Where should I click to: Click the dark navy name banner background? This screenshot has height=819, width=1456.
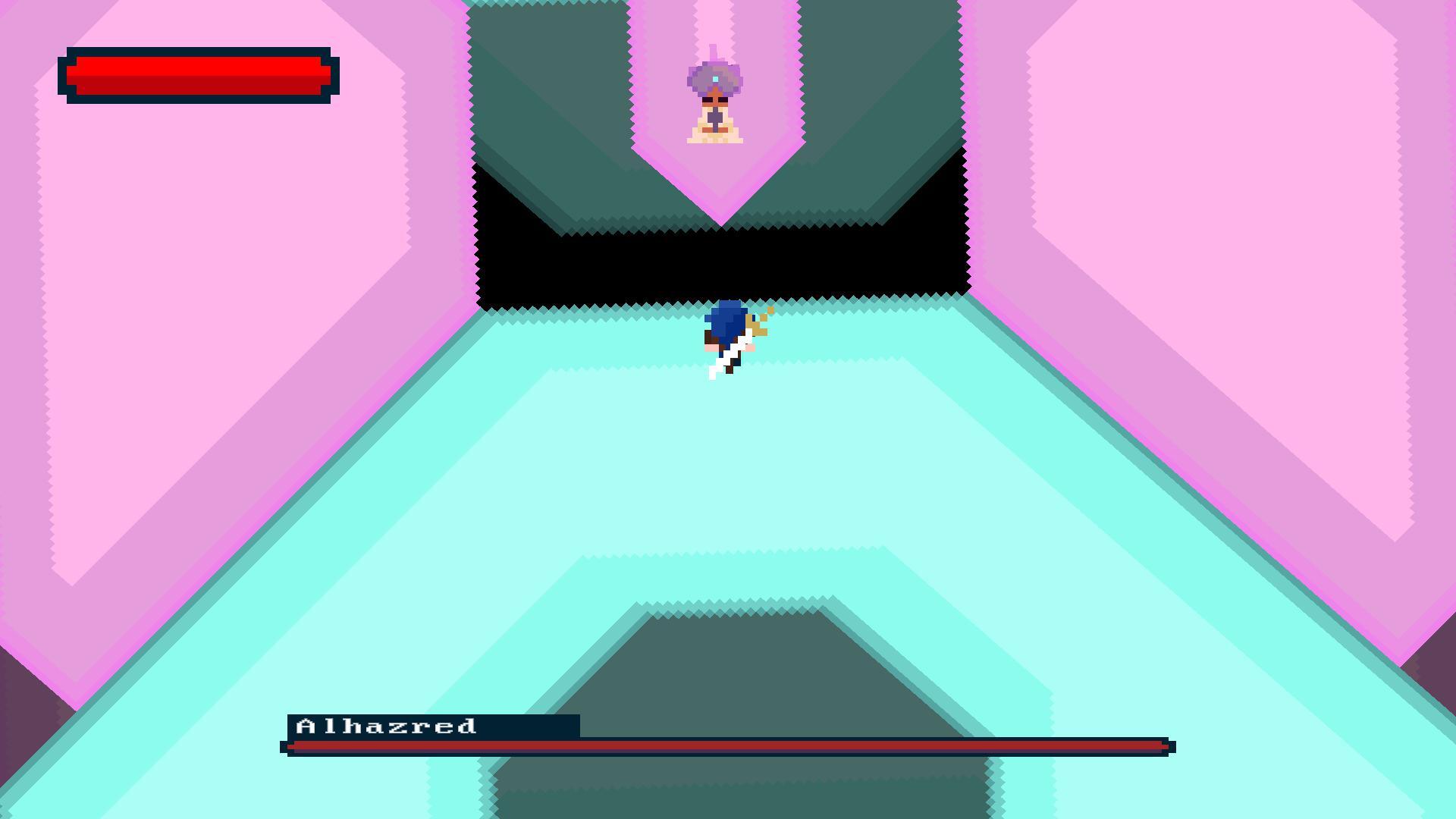531,726
